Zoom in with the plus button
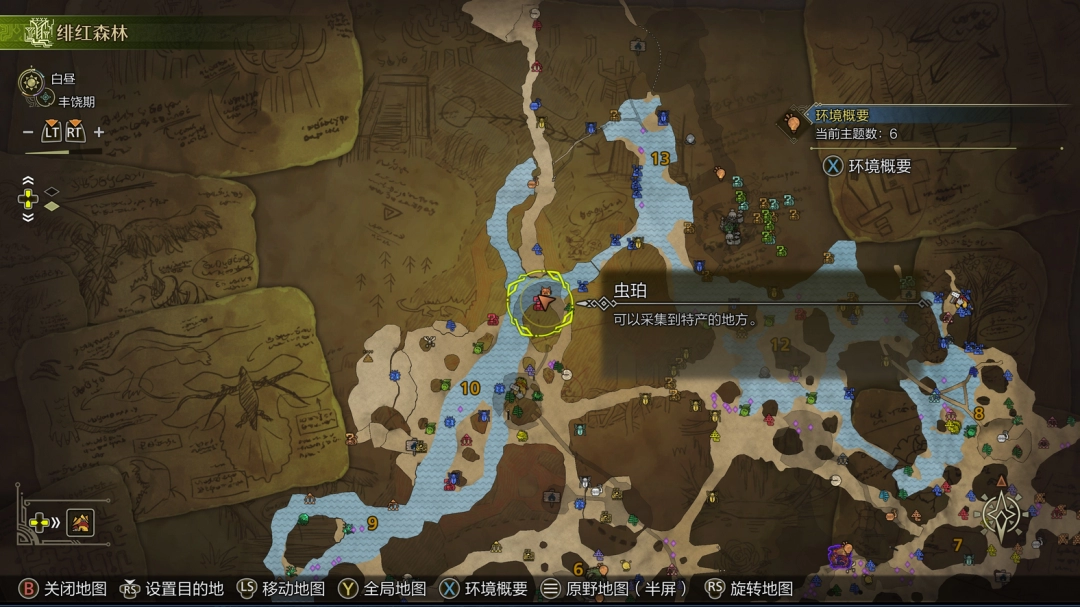 coord(99,132)
